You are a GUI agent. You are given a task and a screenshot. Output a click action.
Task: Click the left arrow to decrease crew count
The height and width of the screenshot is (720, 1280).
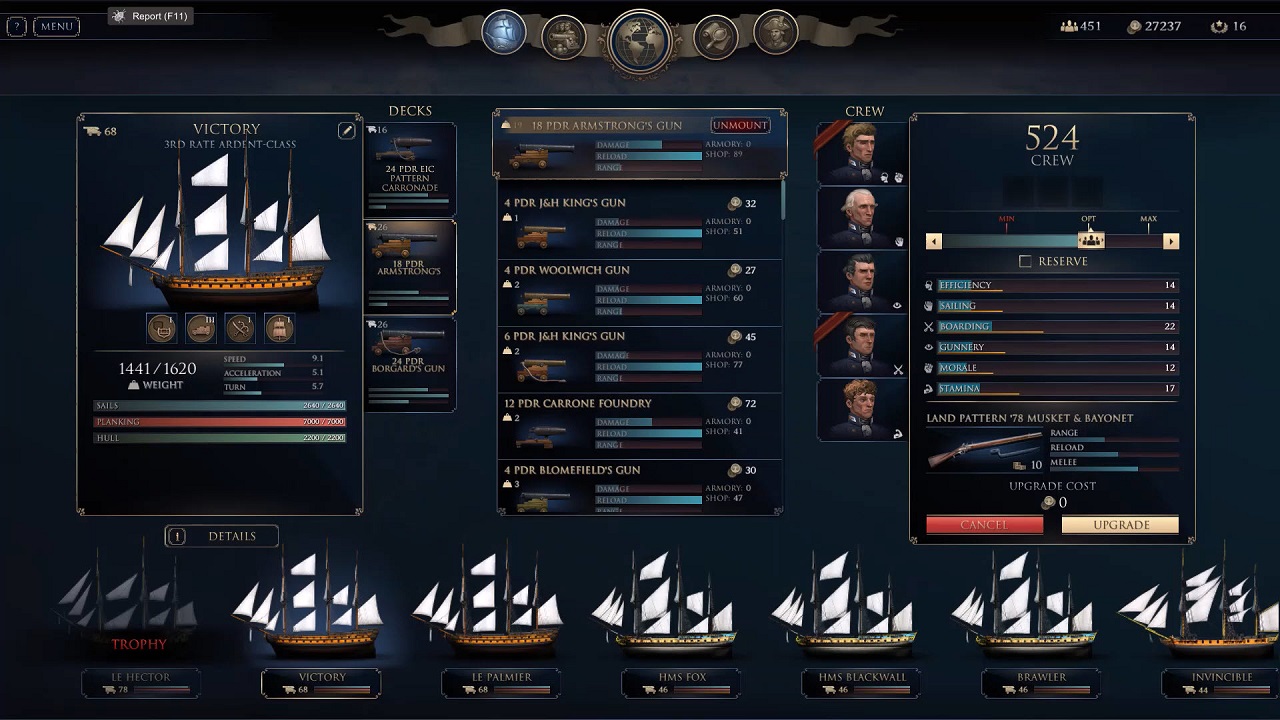[933, 241]
